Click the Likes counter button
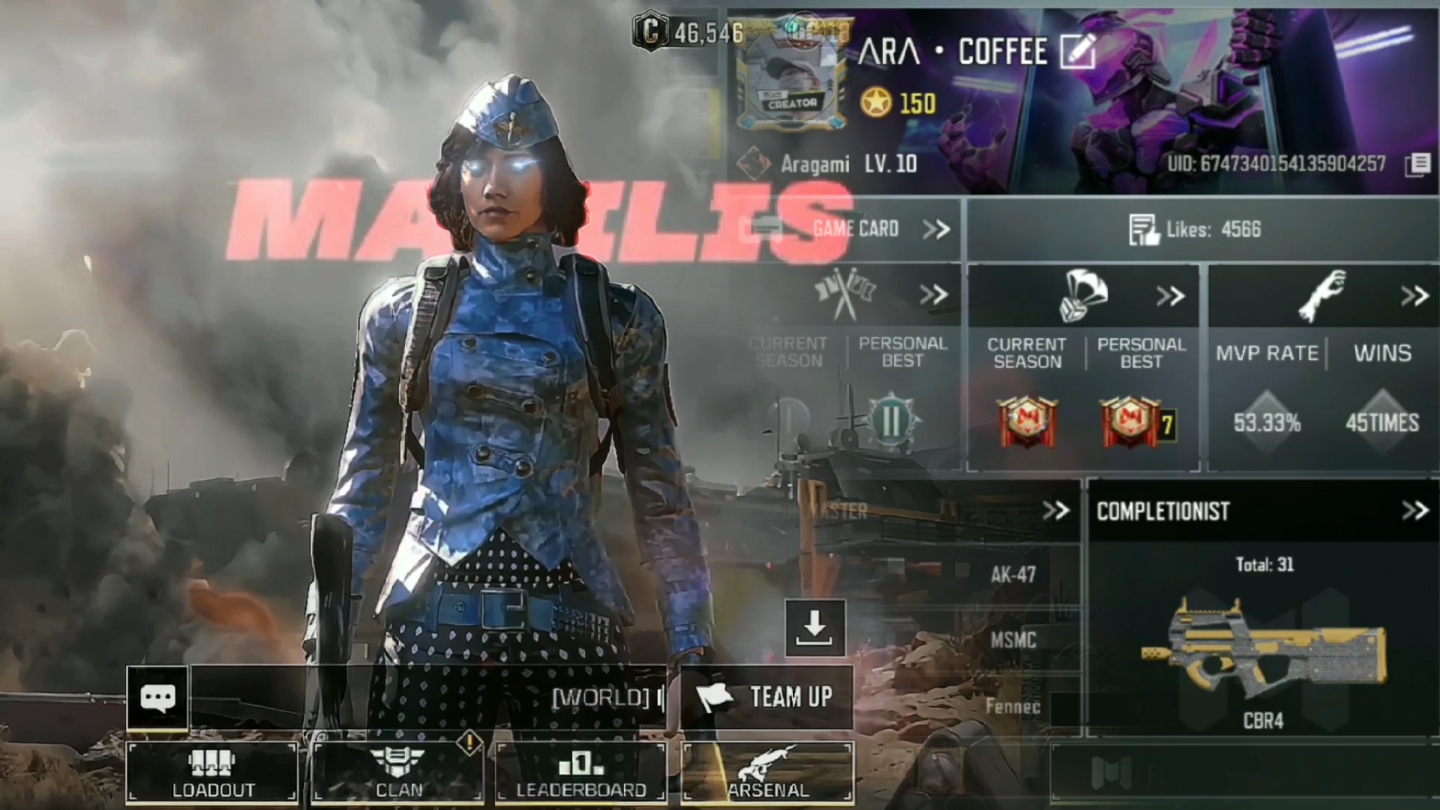This screenshot has height=810, width=1440. pyautogui.click(x=1197, y=229)
